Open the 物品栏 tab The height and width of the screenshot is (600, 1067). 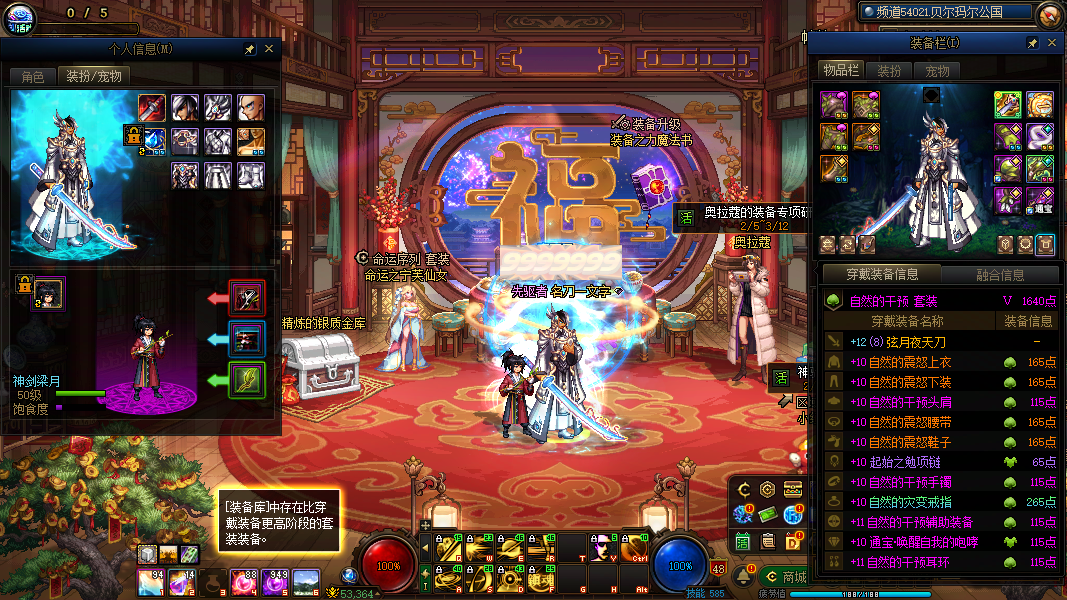tap(841, 71)
